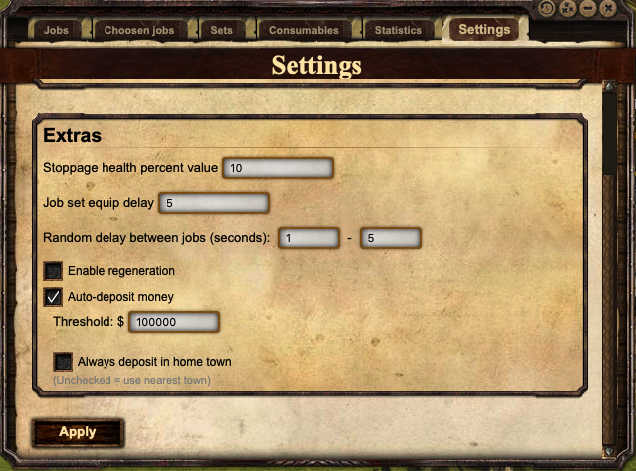Screen dimensions: 636x471
Task: Apply the settings changes
Action: (78, 432)
